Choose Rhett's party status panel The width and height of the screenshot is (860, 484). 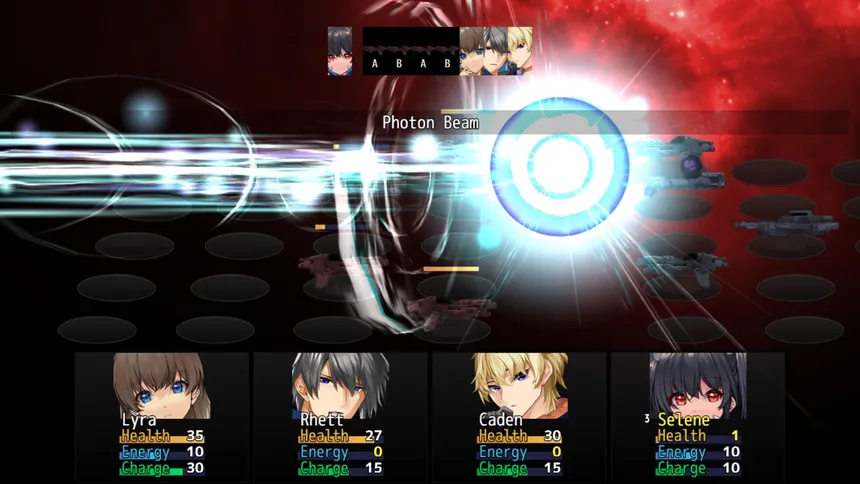340,414
